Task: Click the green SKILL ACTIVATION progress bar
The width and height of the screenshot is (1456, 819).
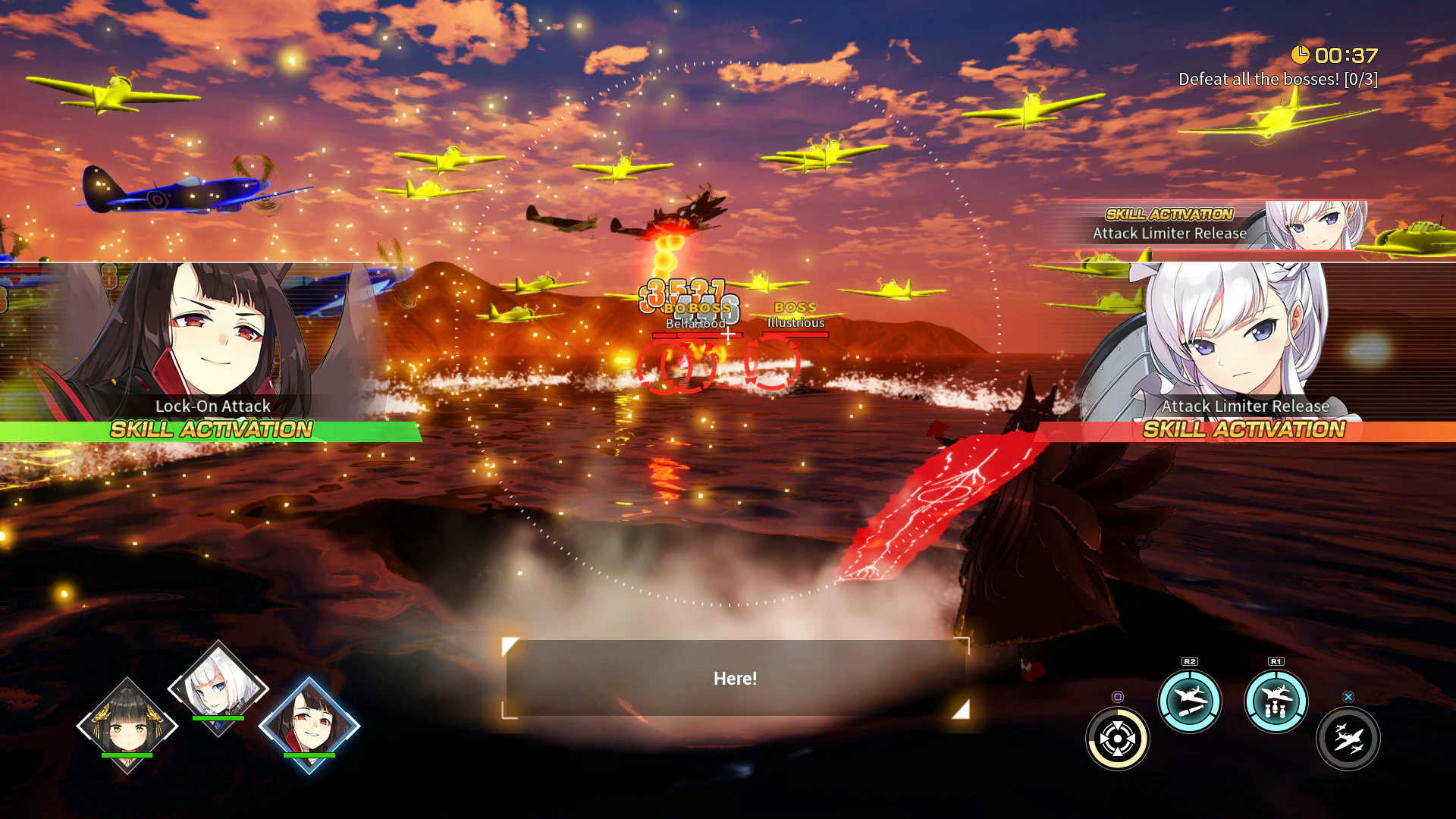Action: pos(212,431)
